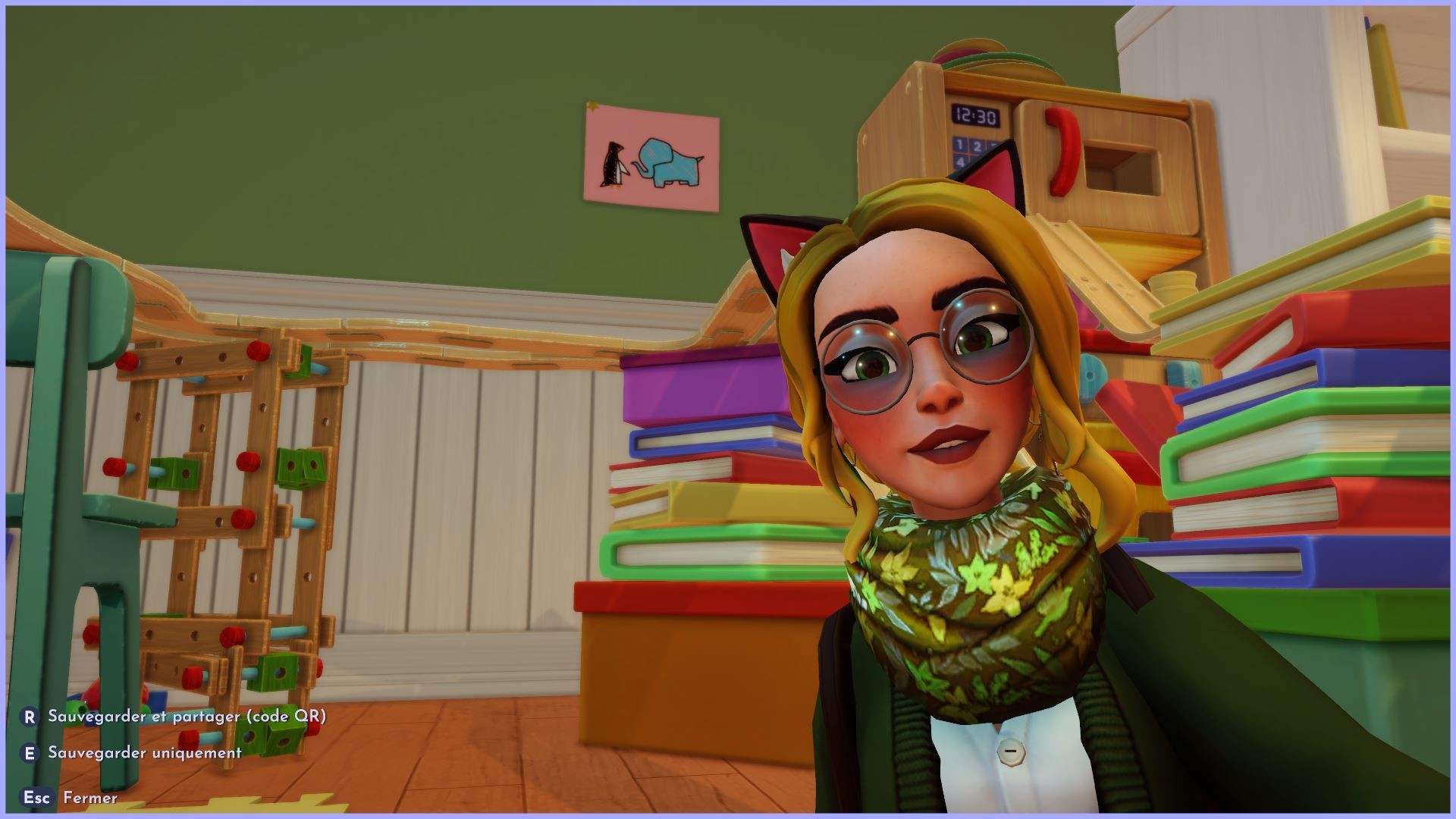Close the photo with Fermer
This screenshot has width=1456, height=819.
click(89, 798)
